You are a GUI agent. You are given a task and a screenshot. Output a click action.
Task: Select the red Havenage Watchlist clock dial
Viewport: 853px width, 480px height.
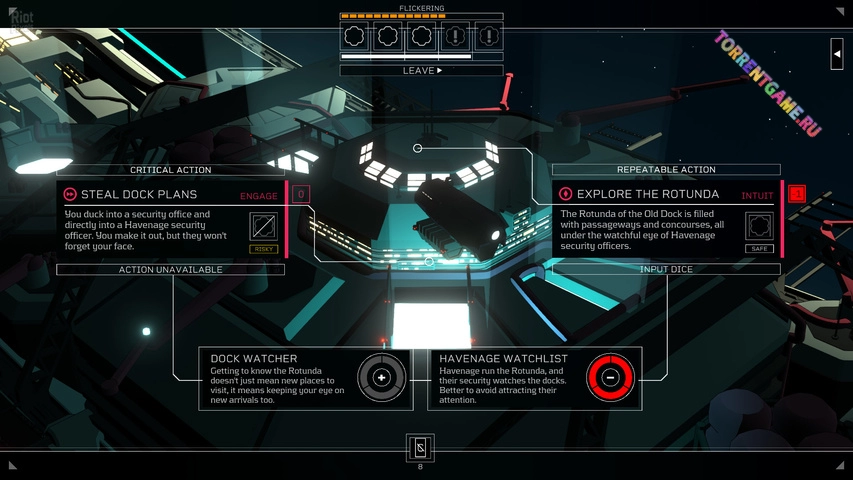tap(610, 377)
